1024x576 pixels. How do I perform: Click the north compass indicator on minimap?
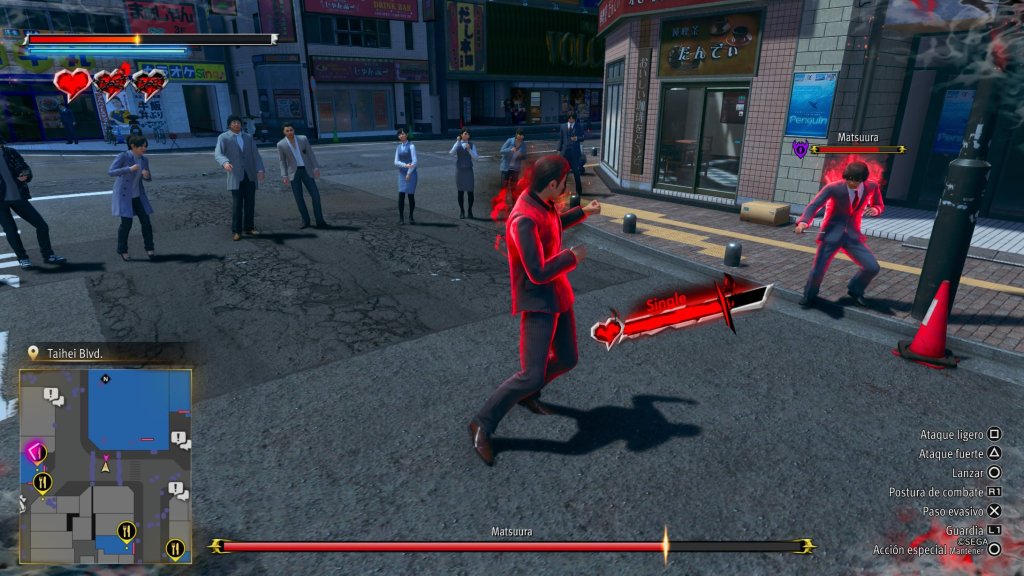105,378
